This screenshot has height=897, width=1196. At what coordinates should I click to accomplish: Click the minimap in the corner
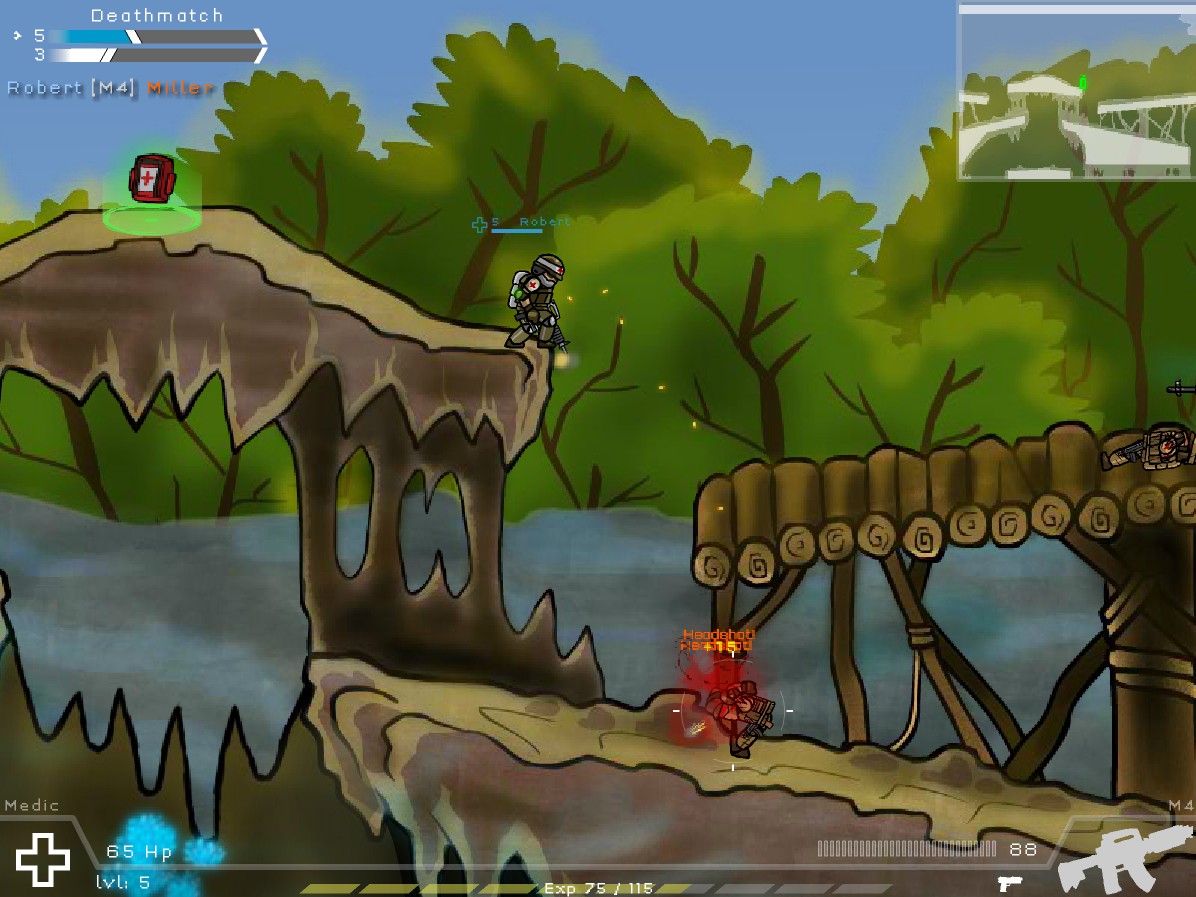(1075, 92)
